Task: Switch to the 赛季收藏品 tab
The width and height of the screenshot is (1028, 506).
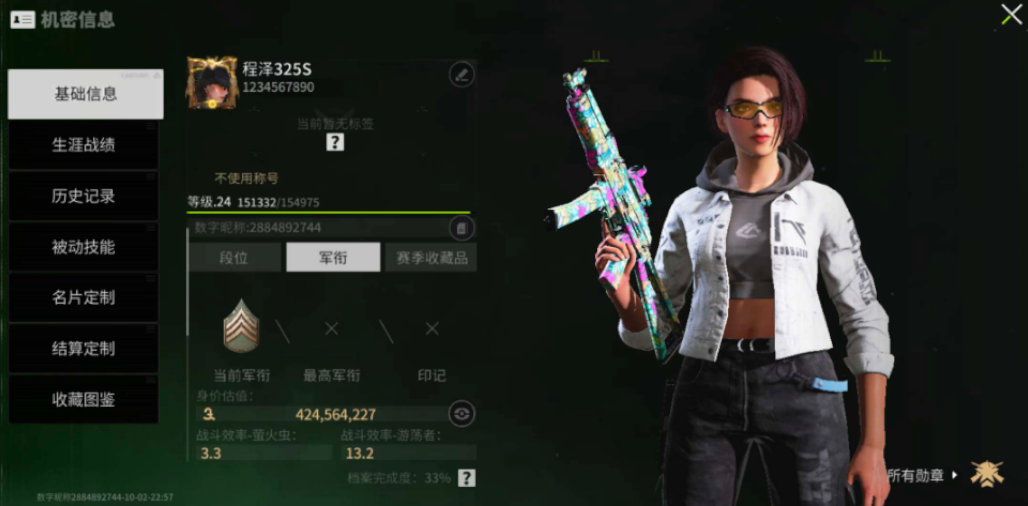Action: [x=430, y=257]
